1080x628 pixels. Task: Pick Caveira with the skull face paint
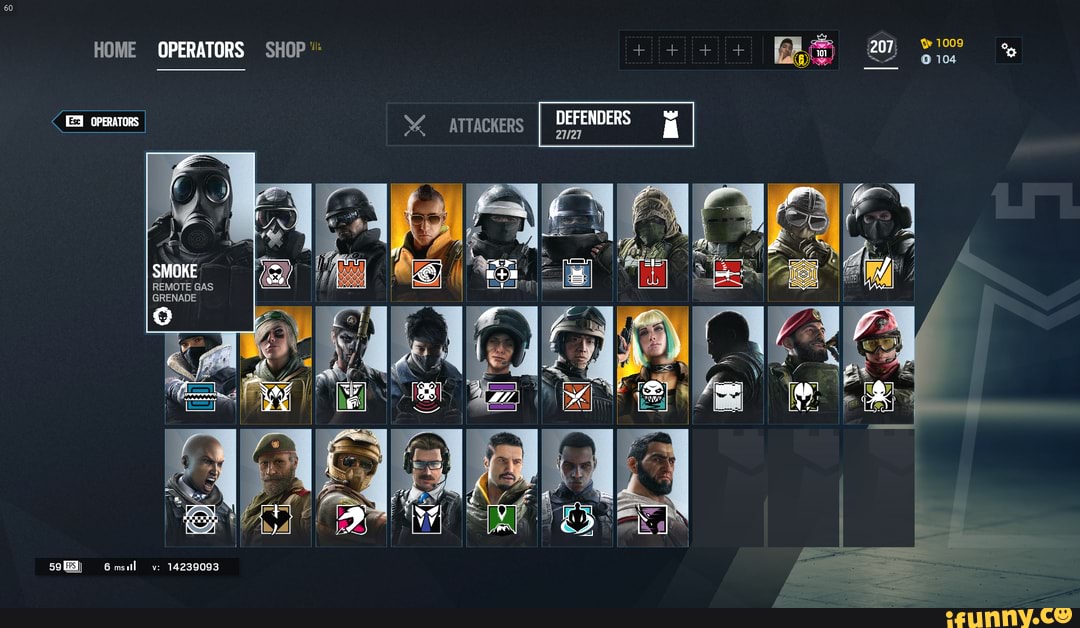[351, 366]
